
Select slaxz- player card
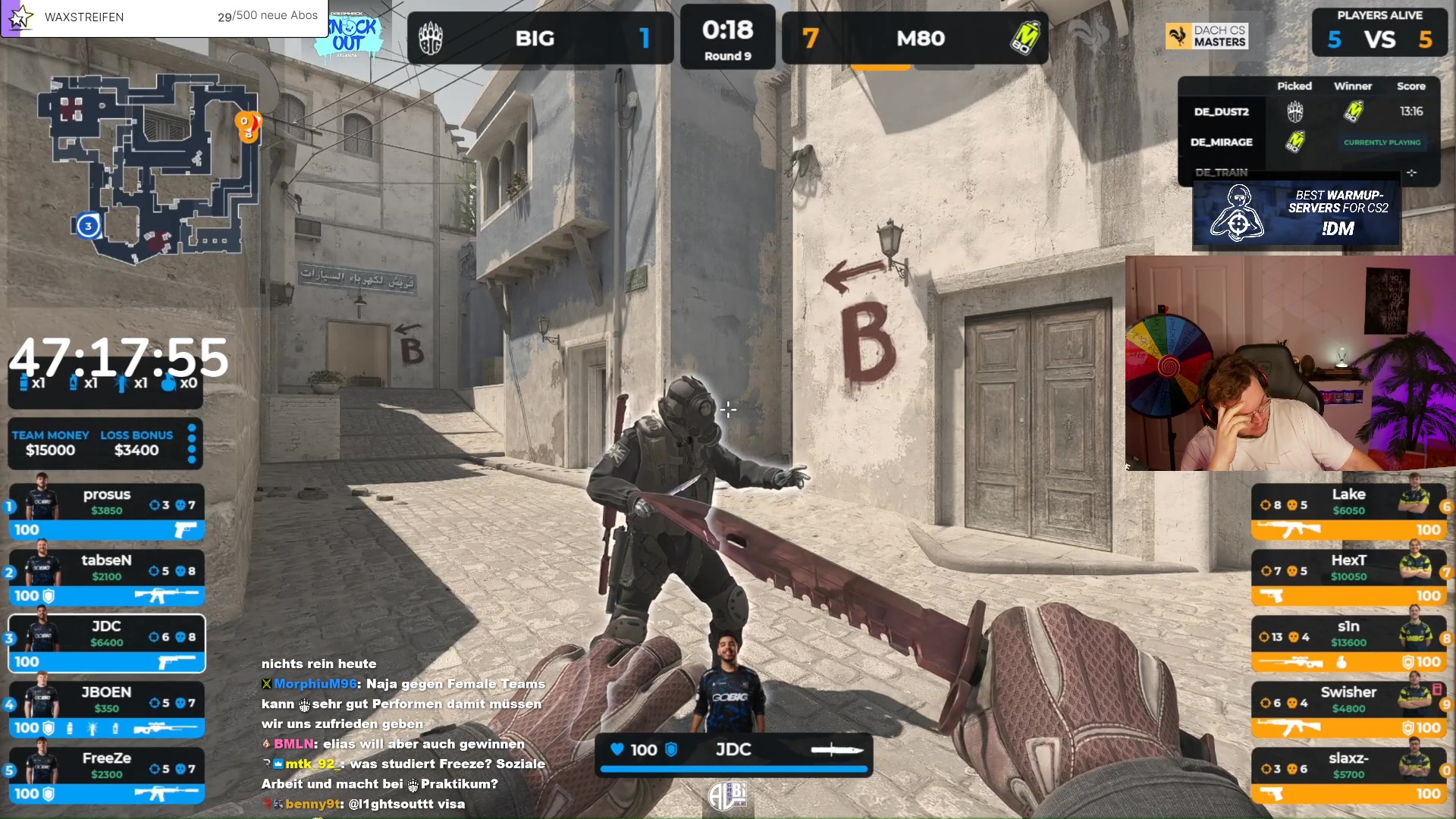[1348, 776]
